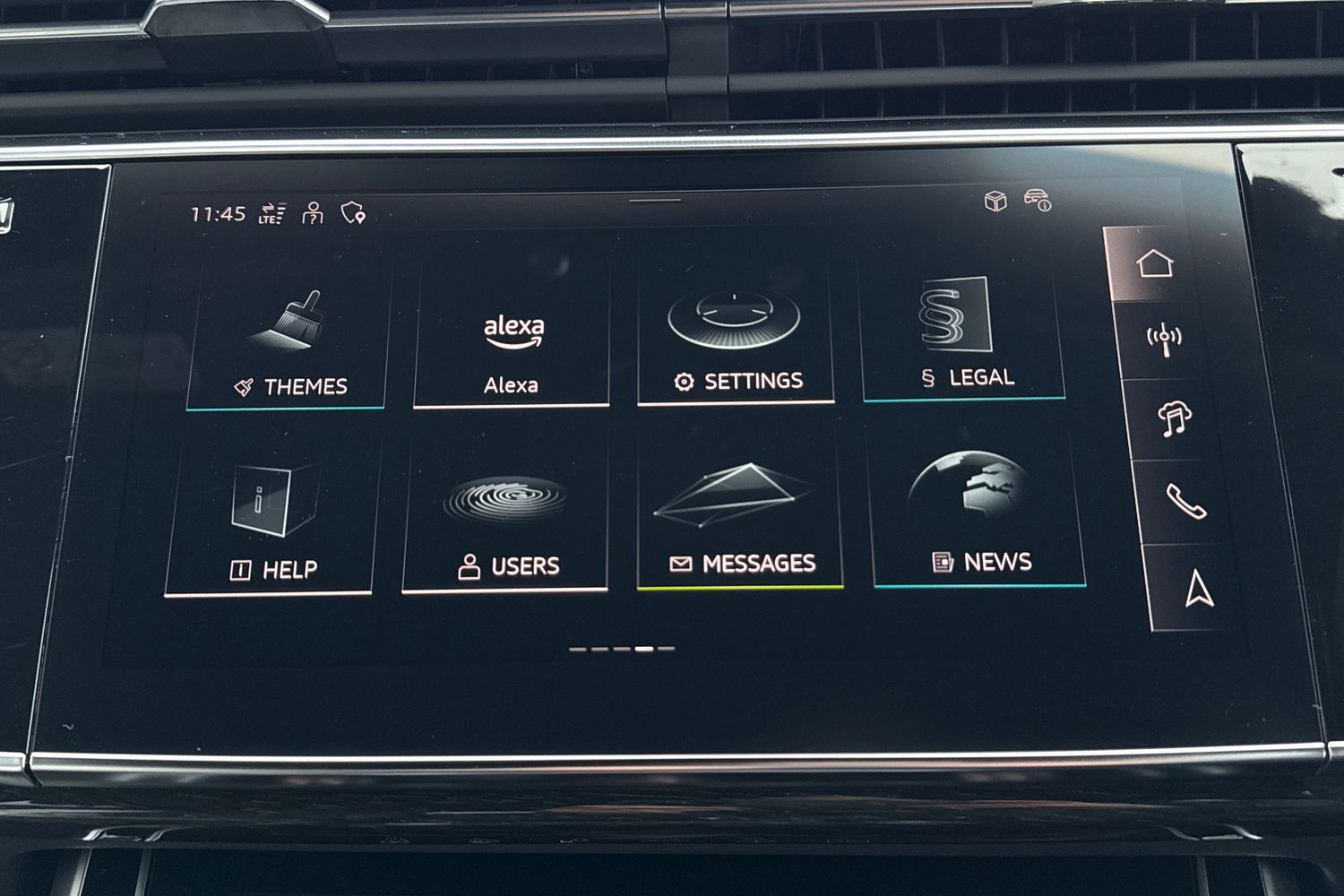
Task: Select the Legal tile
Action: point(961,336)
